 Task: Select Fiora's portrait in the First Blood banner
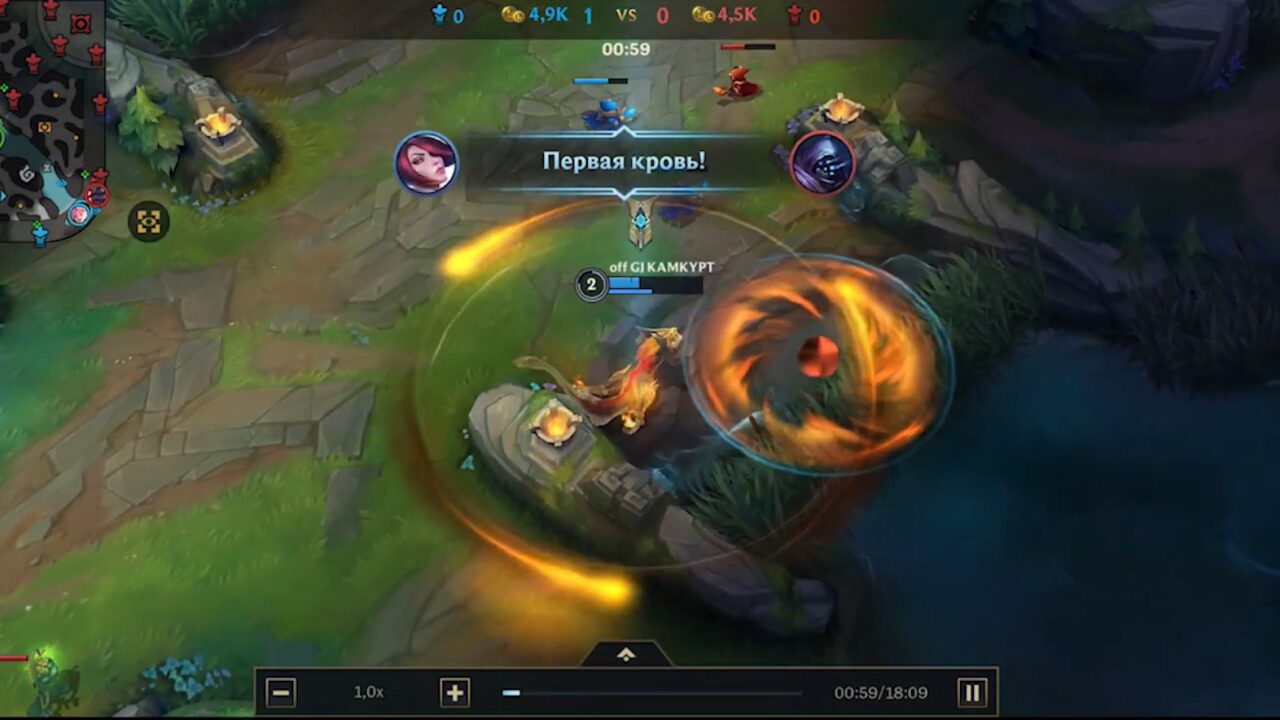428,163
